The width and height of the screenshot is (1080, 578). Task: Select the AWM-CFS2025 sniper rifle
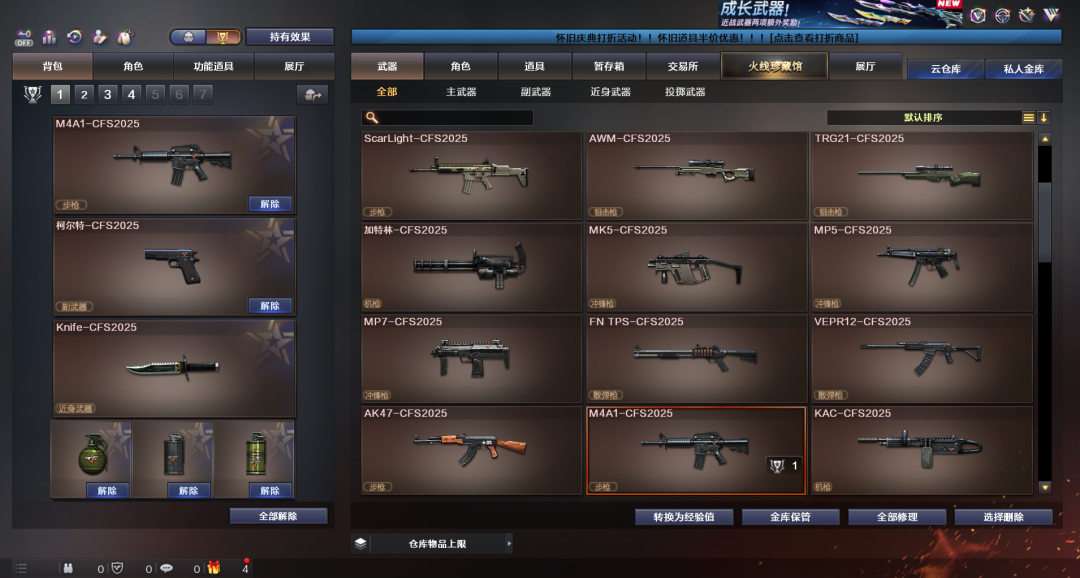[x=696, y=175]
